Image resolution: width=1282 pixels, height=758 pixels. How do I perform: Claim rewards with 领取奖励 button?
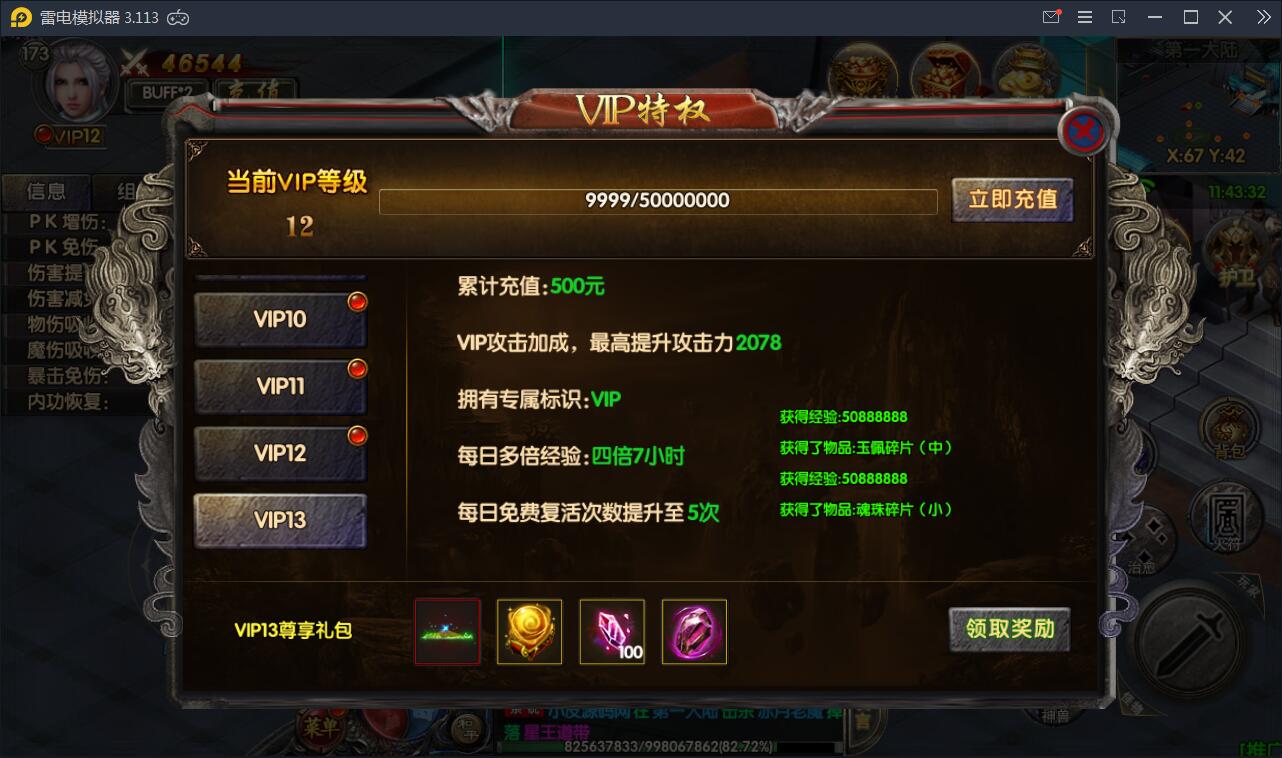click(1009, 630)
